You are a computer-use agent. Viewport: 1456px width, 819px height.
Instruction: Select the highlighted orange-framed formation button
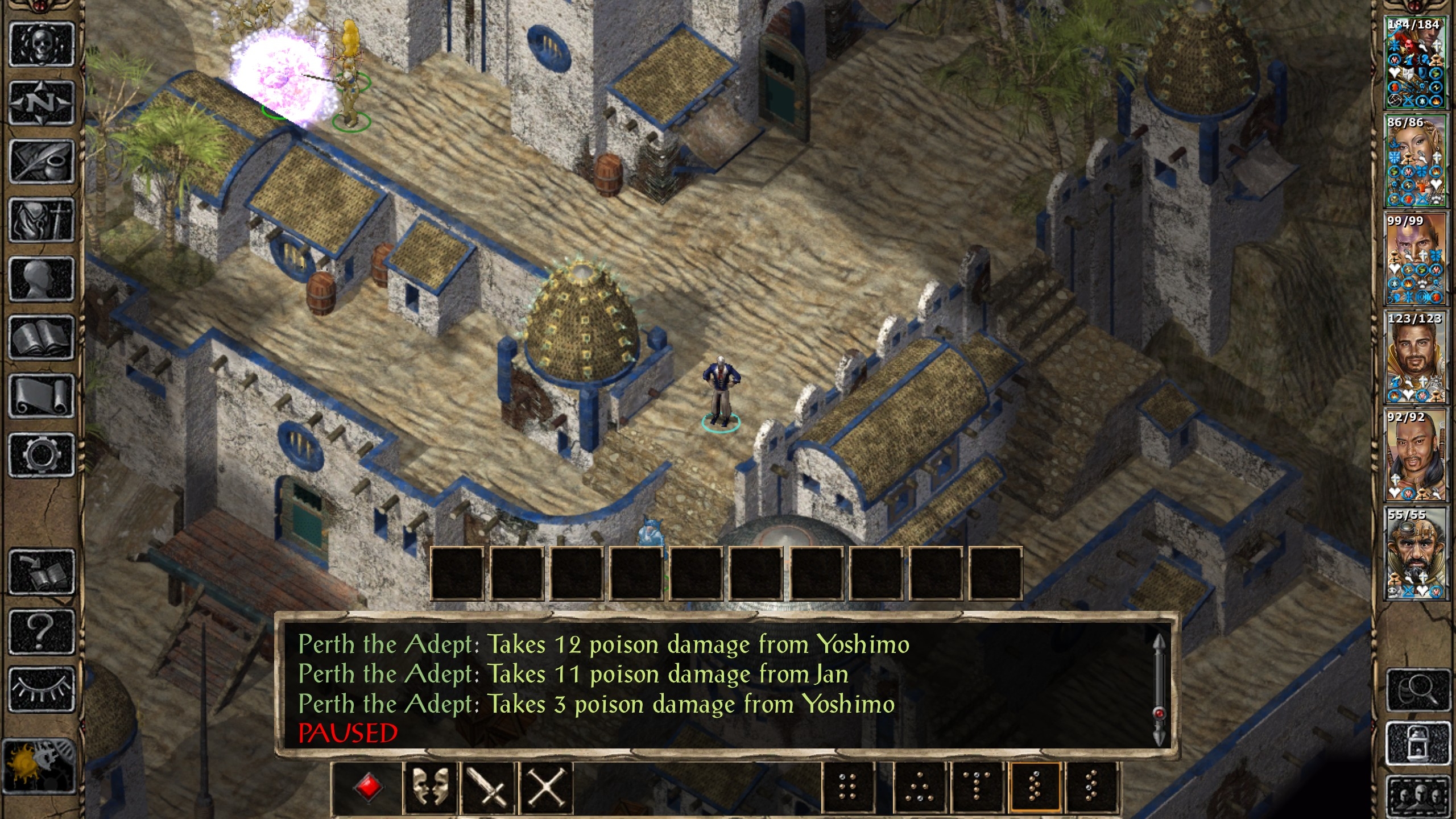pyautogui.click(x=1035, y=788)
